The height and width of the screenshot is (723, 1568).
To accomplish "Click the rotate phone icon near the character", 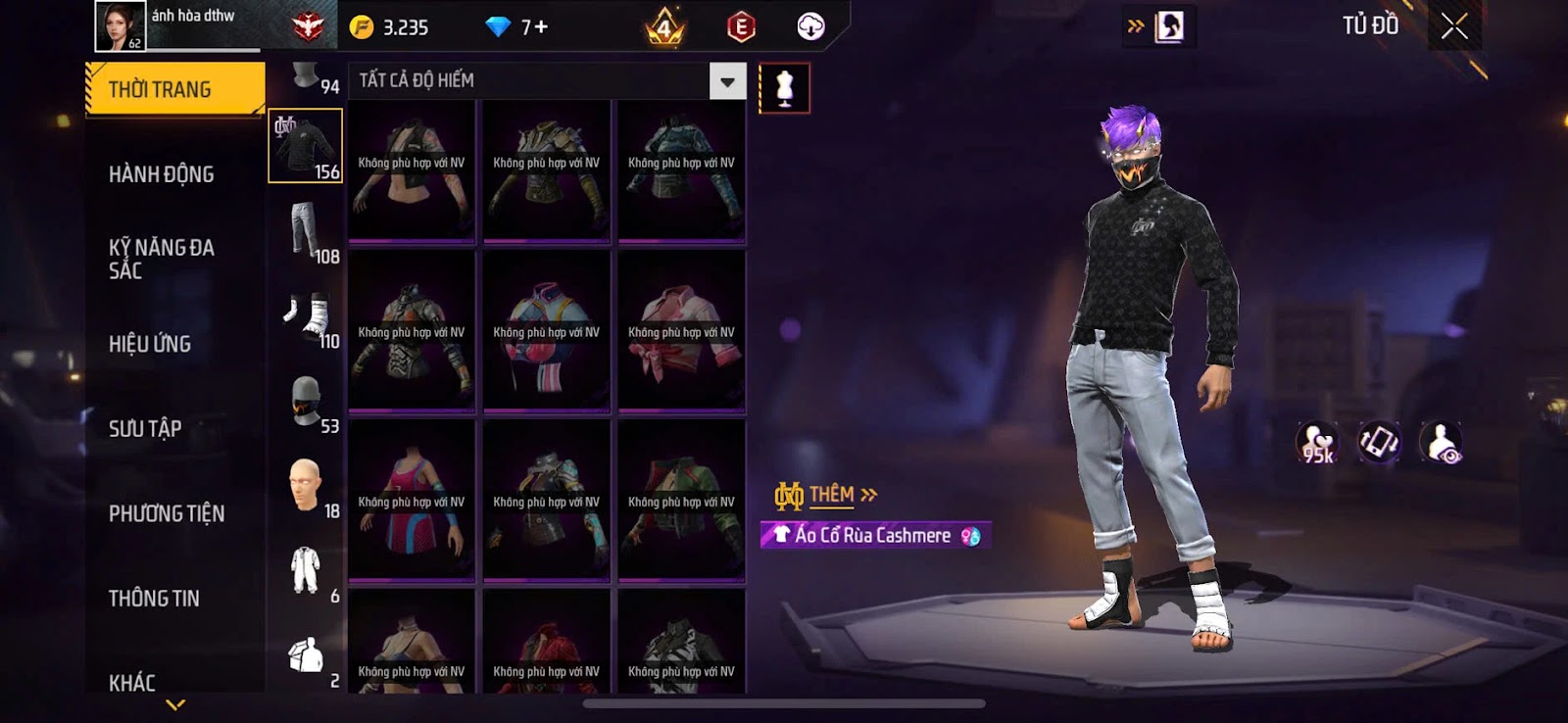I will coord(1378,443).
